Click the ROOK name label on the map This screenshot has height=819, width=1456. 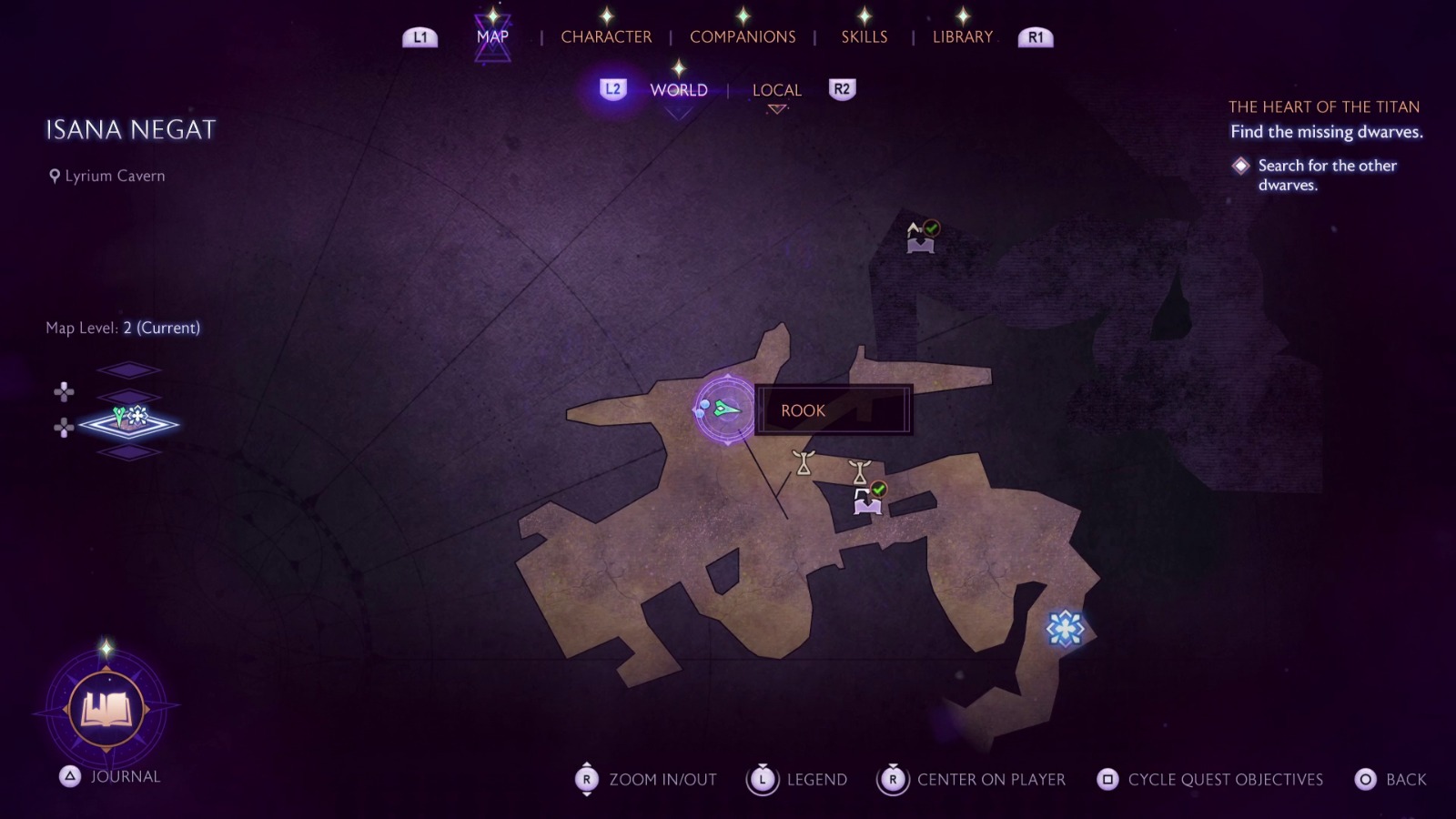pyautogui.click(x=803, y=410)
